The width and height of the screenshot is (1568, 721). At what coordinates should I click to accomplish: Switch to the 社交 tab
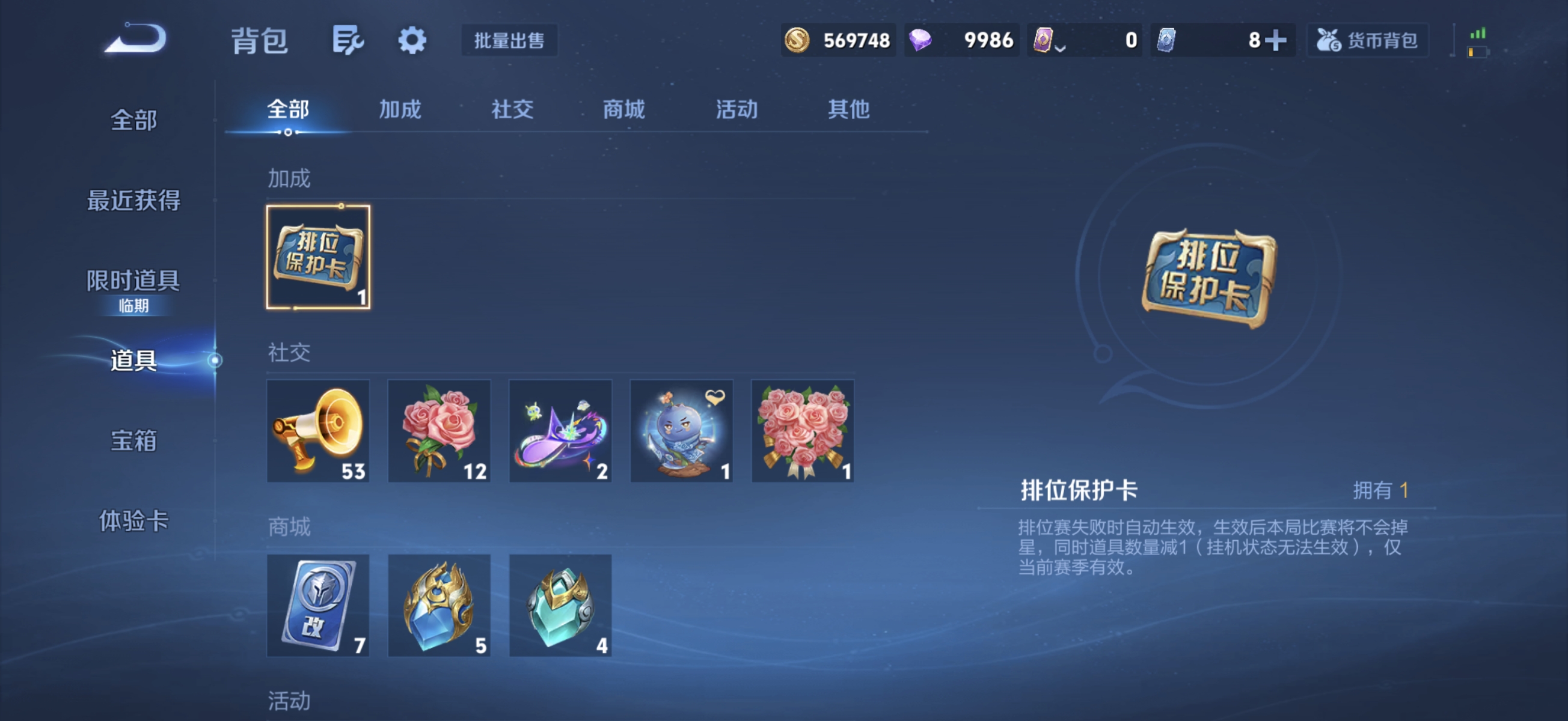point(513,109)
